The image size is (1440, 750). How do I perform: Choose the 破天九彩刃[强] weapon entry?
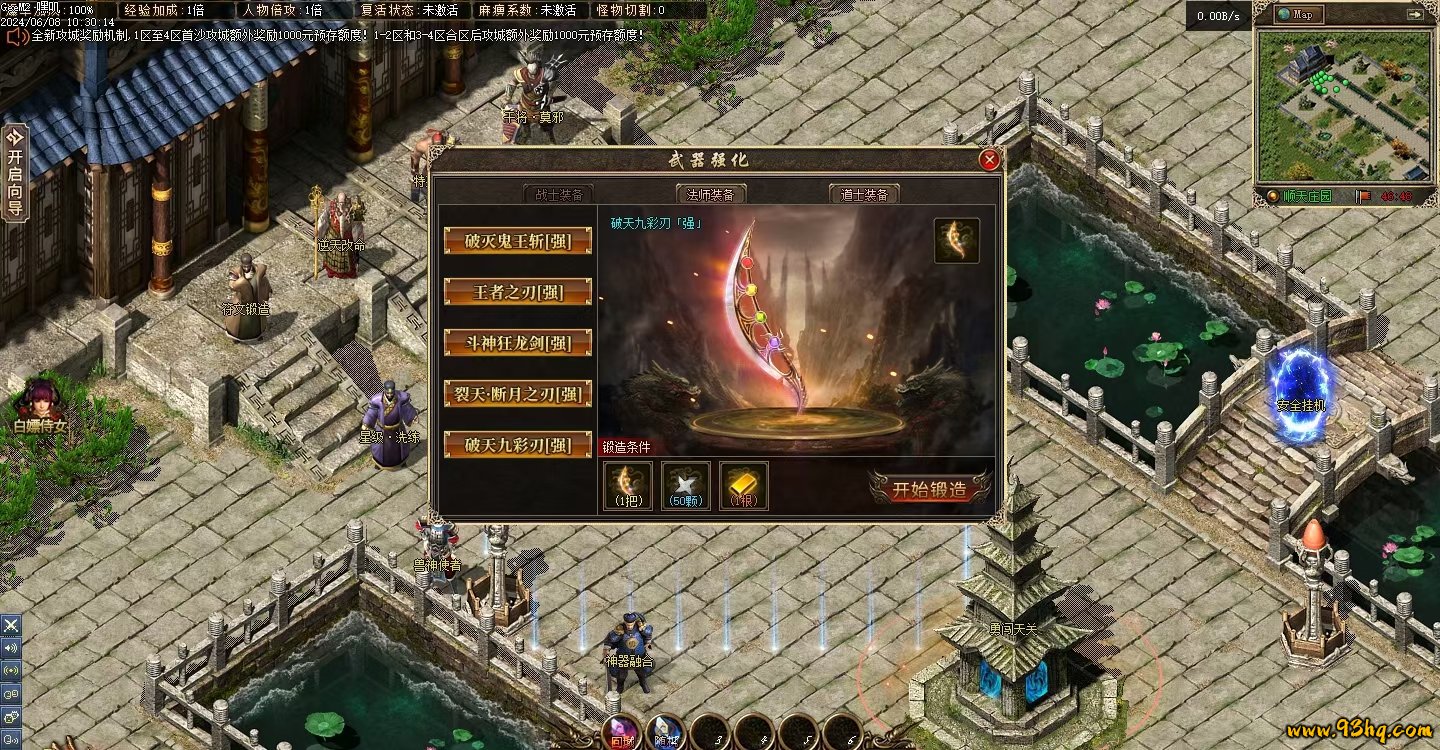517,445
